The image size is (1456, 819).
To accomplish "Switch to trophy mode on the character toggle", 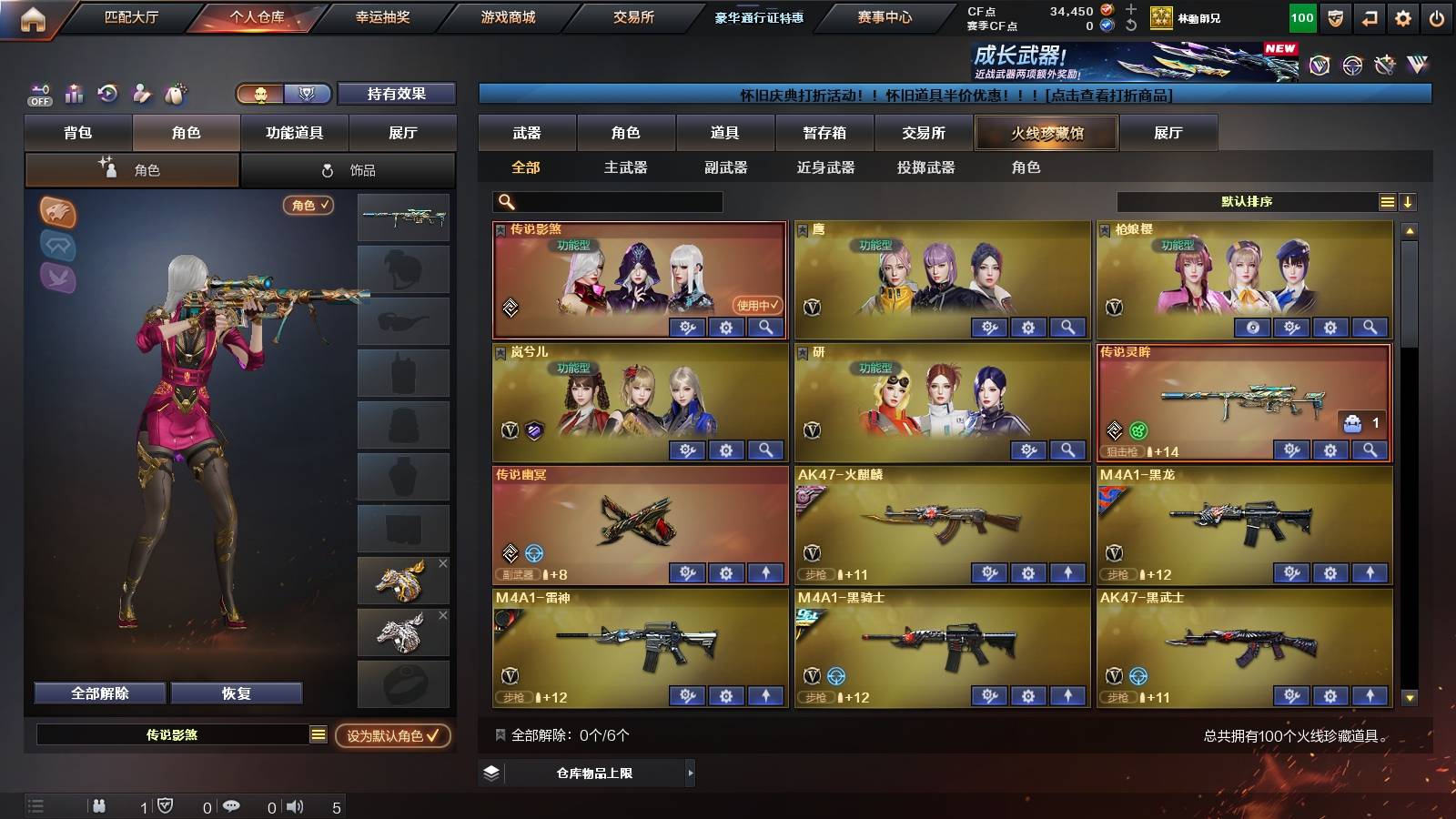I will tap(308, 94).
